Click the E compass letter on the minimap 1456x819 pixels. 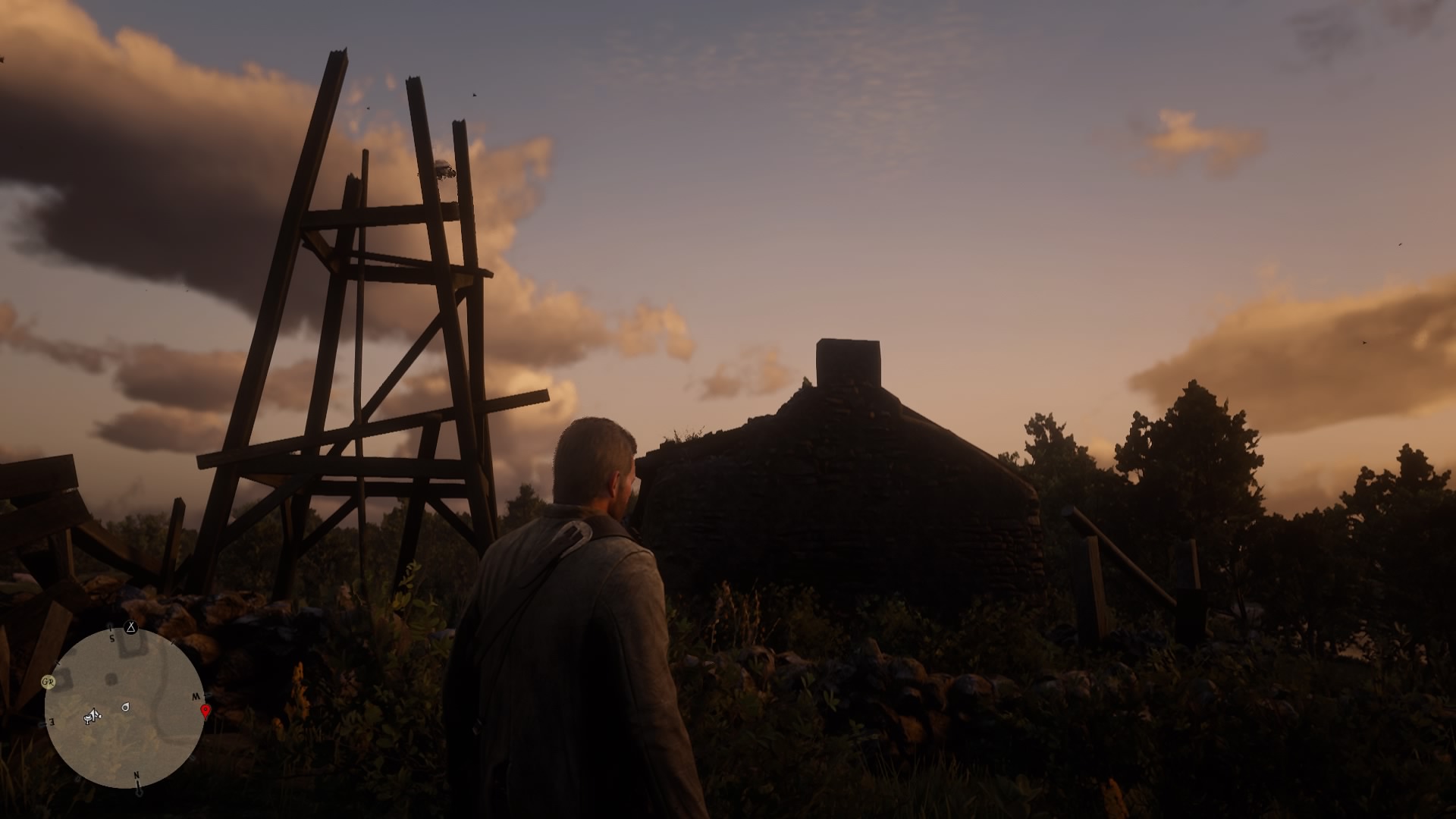tap(52, 722)
